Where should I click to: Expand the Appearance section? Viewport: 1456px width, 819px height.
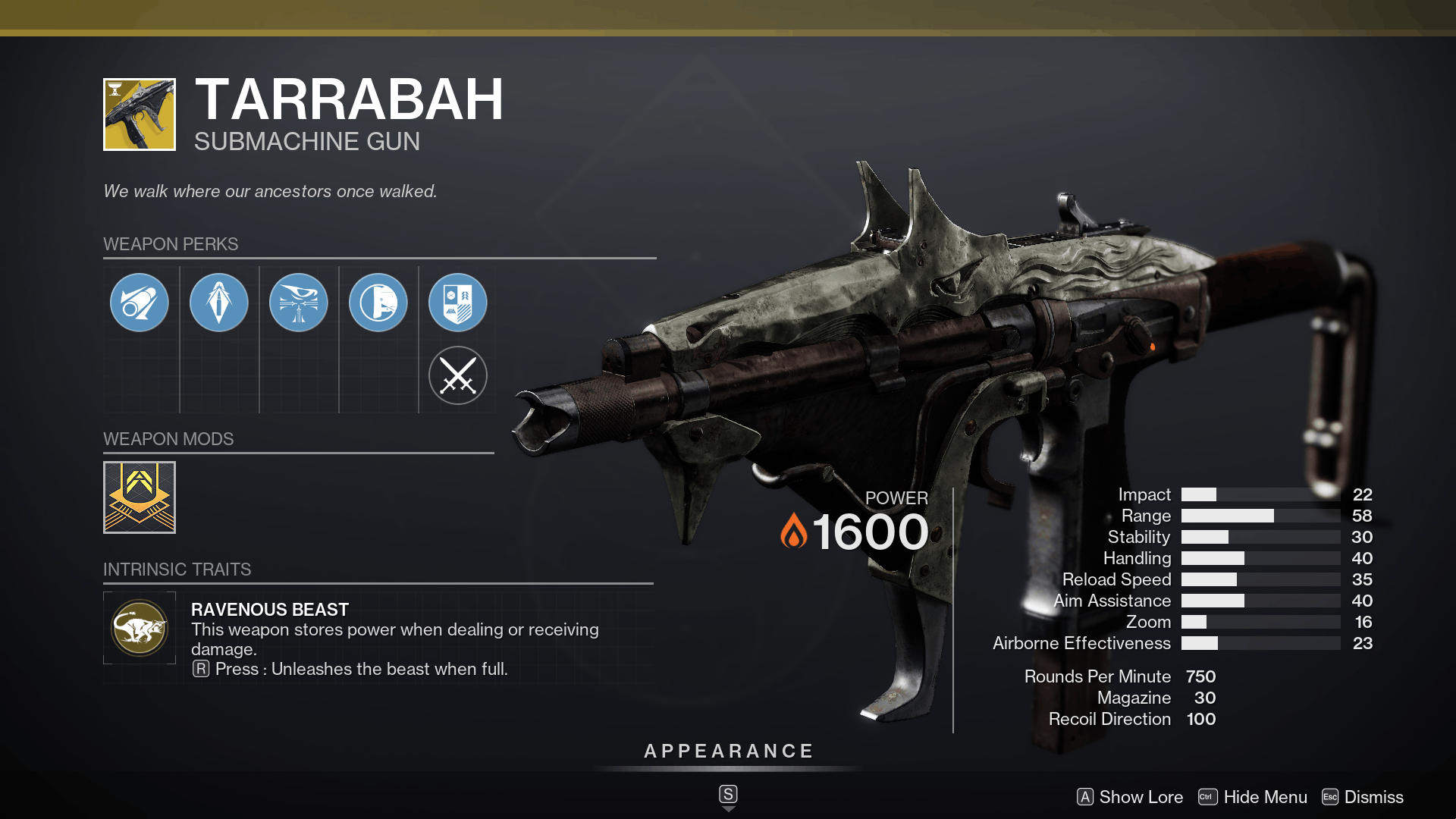pyautogui.click(x=728, y=752)
